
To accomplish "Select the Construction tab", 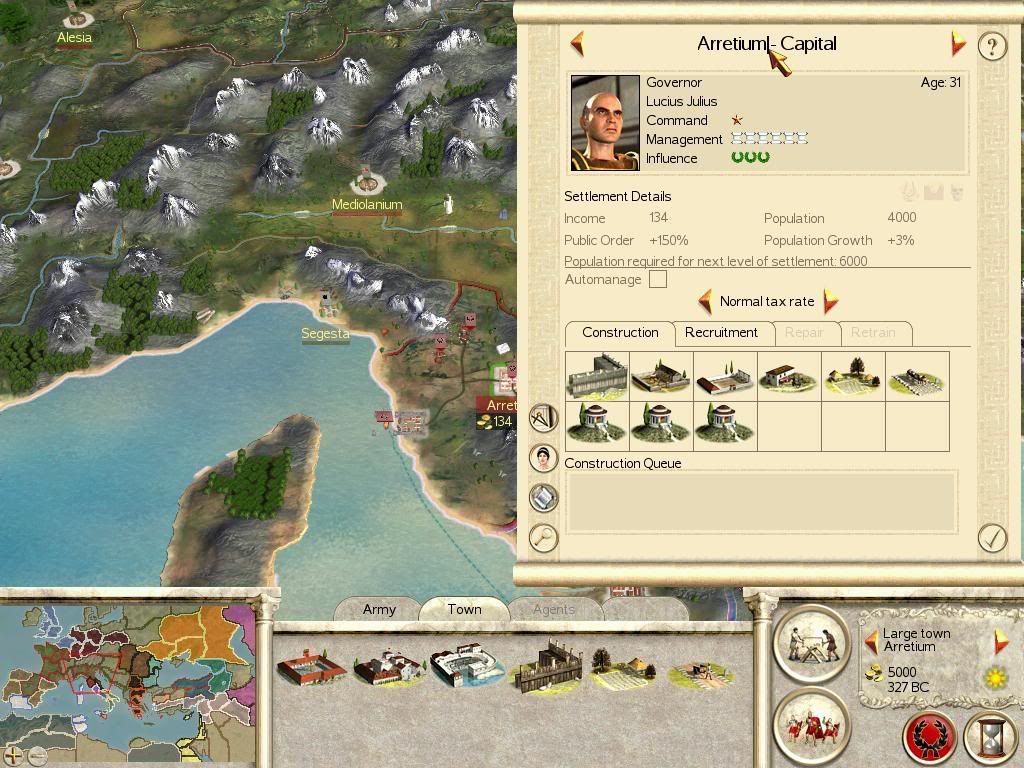I will click(x=620, y=333).
